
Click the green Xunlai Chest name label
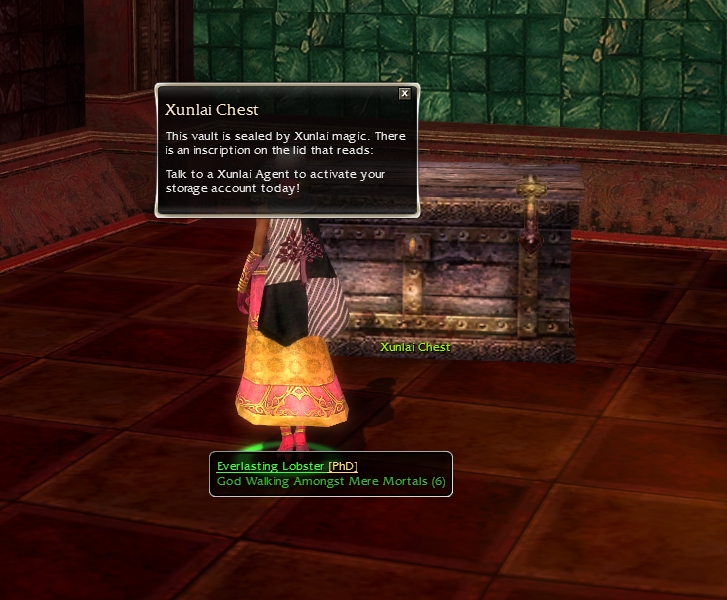coord(415,347)
